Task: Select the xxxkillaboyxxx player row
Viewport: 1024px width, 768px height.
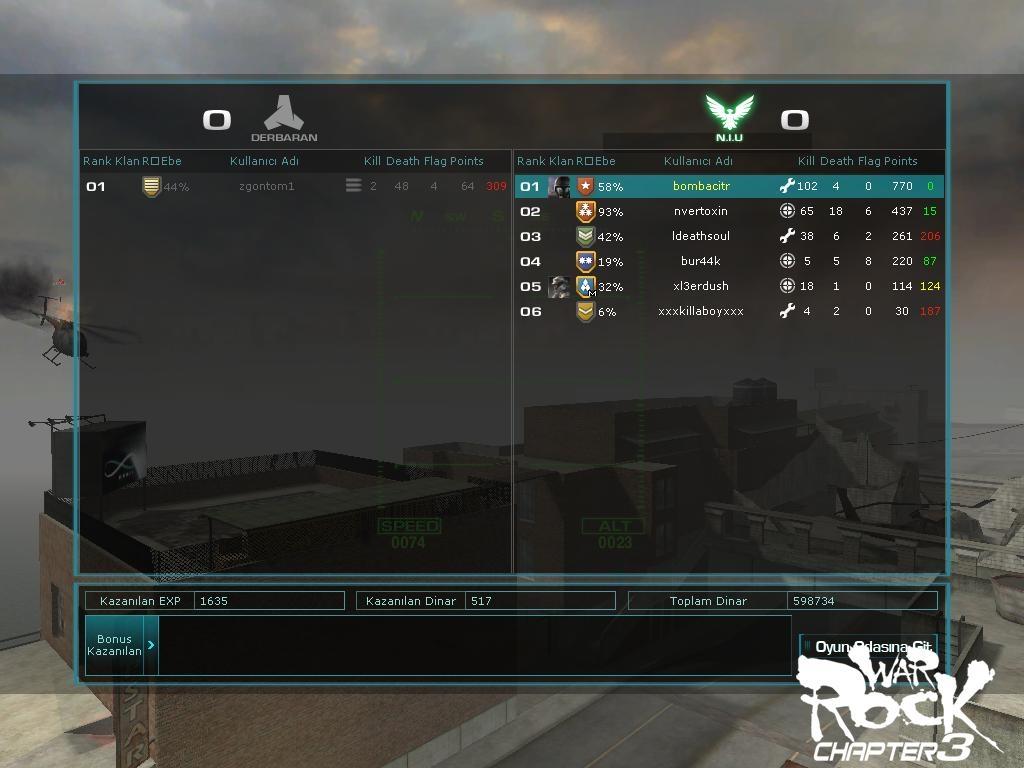Action: (701, 311)
